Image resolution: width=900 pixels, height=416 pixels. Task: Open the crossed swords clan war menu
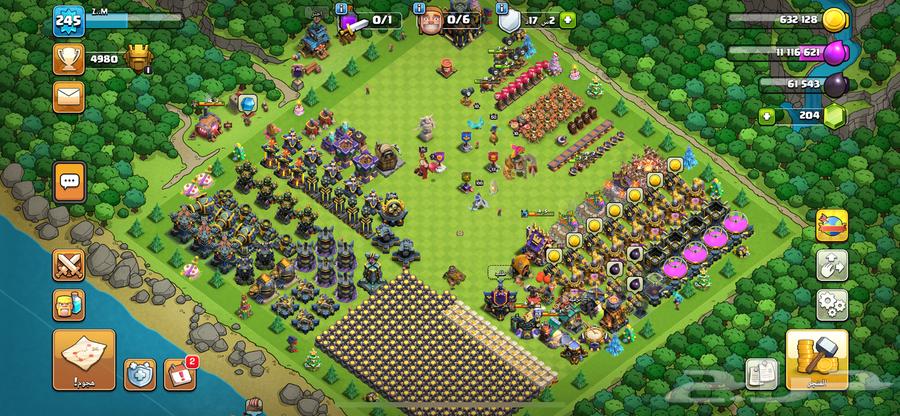pyautogui.click(x=70, y=265)
